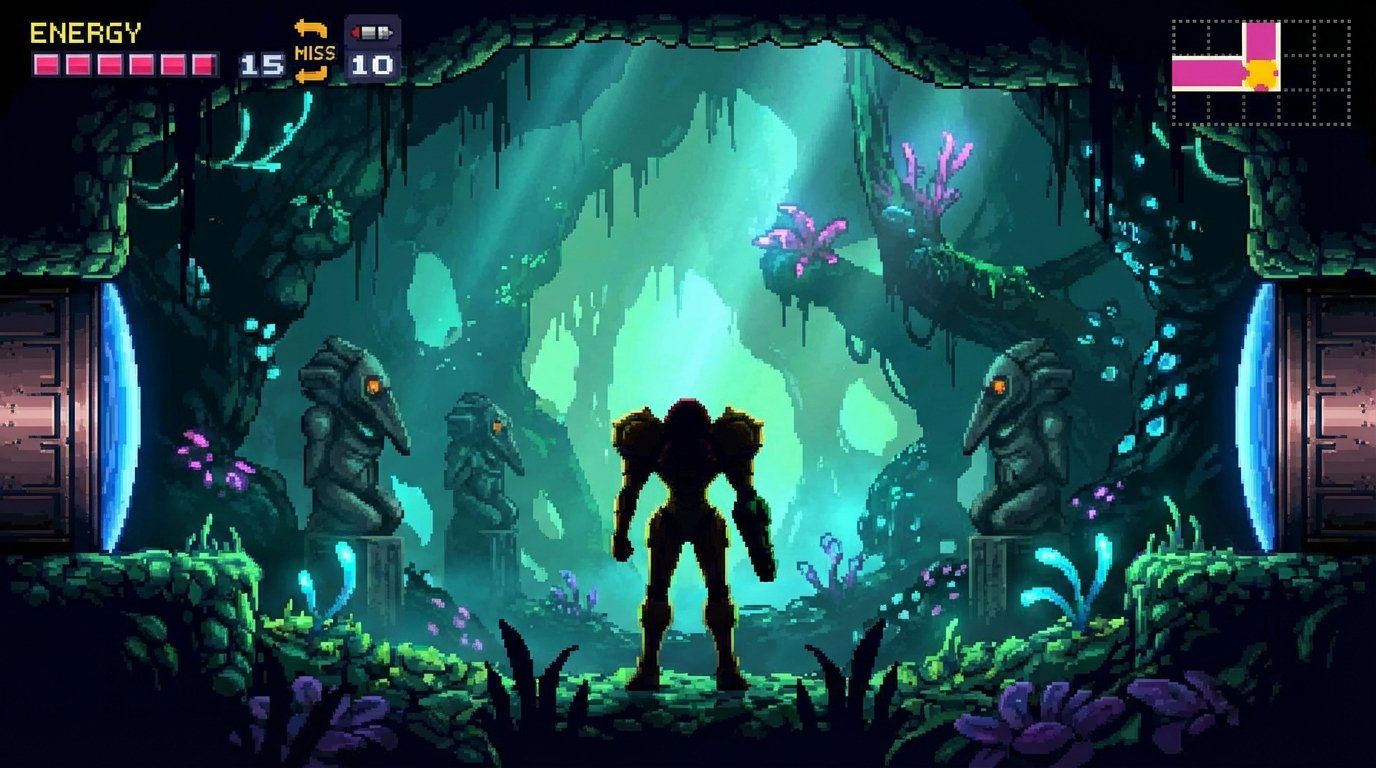
Task: Select the vertical pink room on the minimap
Action: (x=1260, y=40)
